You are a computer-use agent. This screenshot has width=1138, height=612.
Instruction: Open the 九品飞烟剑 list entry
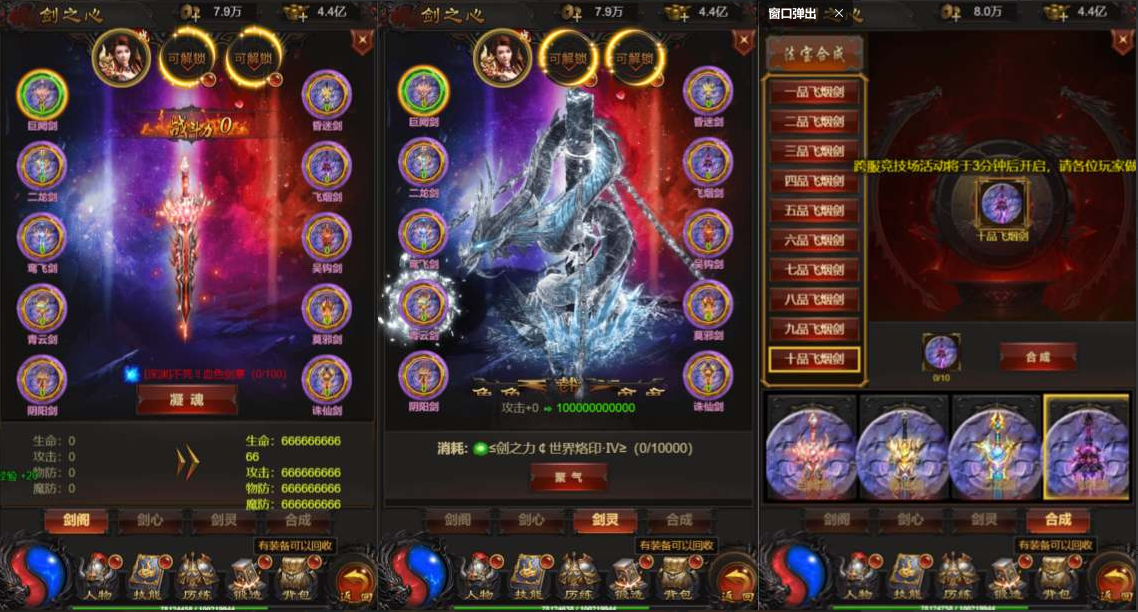tap(814, 329)
